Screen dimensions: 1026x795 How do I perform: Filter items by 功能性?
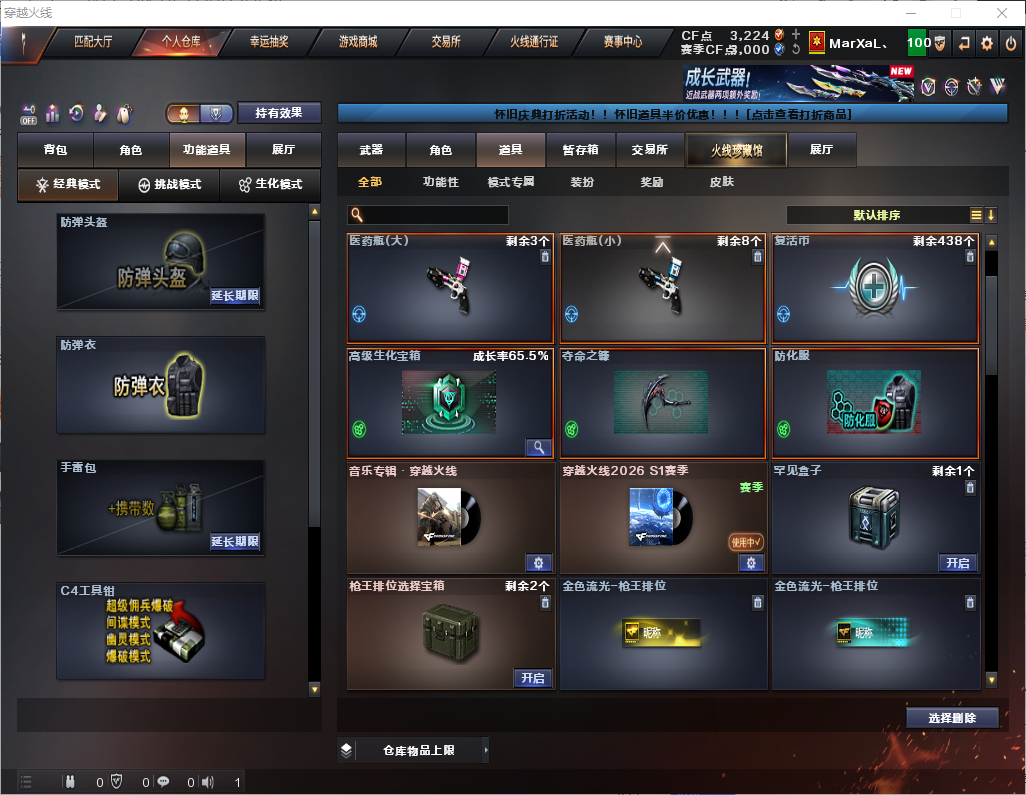coord(440,182)
